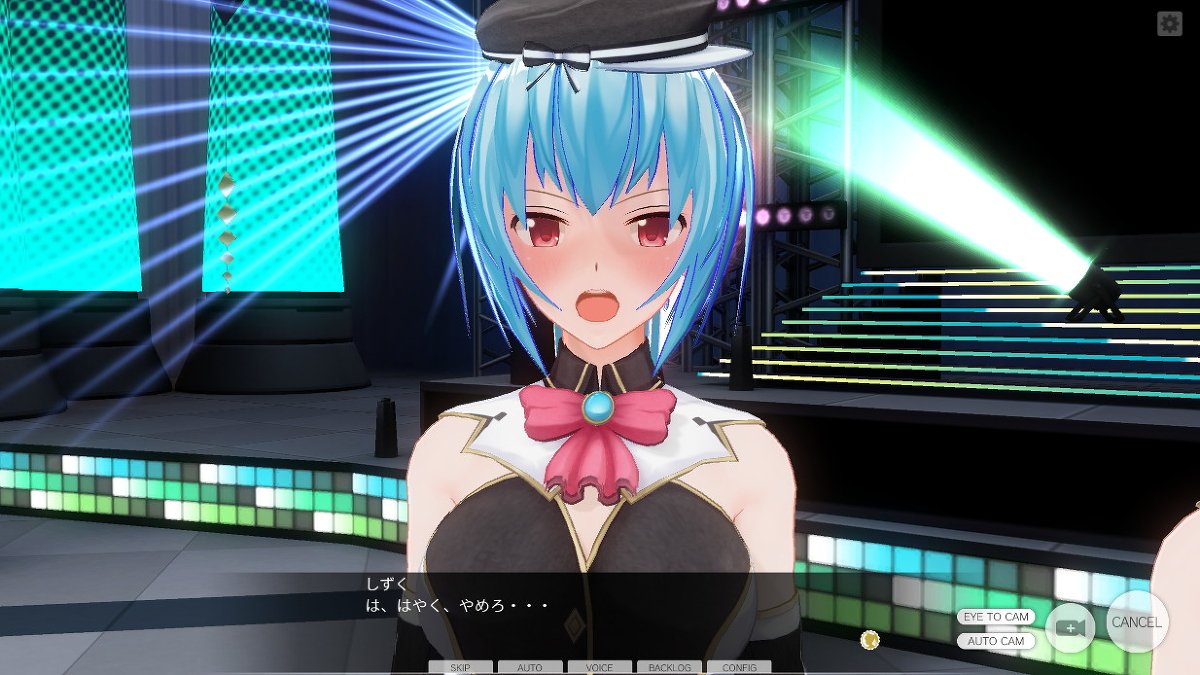Click the SKIP dialogue button
This screenshot has height=675, width=1200.
click(x=460, y=667)
